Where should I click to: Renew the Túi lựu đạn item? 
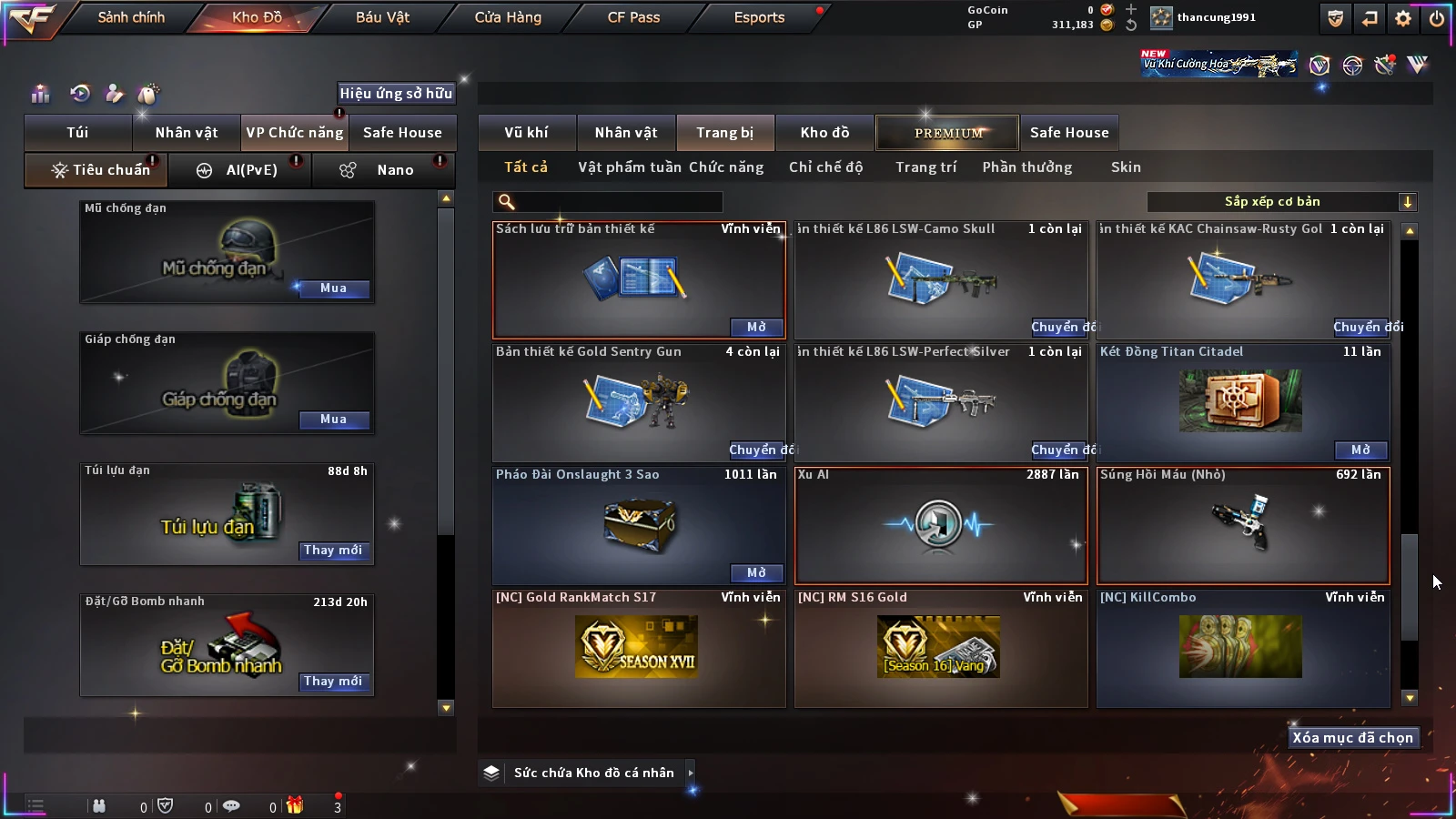pyautogui.click(x=333, y=551)
